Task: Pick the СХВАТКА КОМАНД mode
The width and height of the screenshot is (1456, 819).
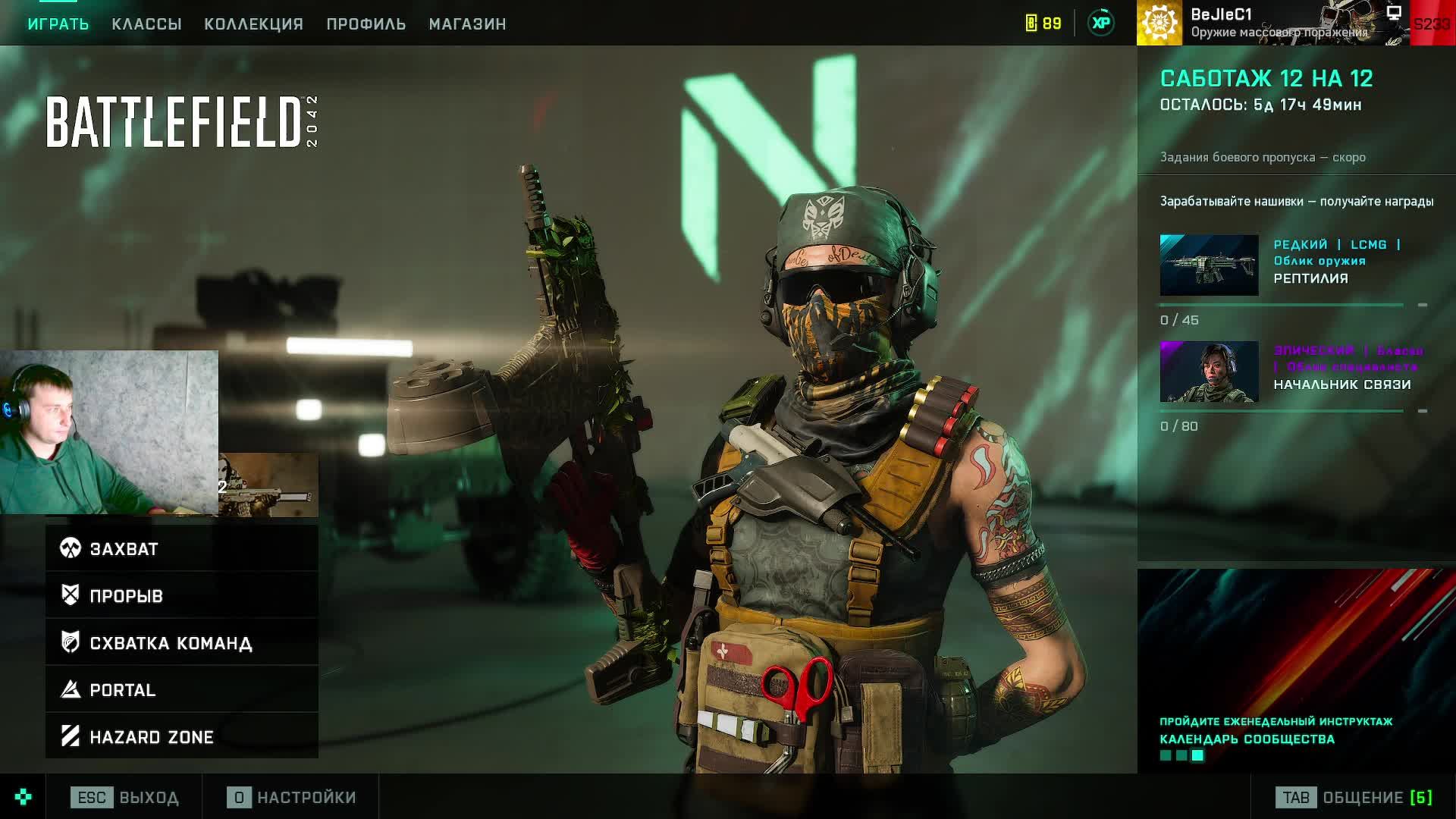Action: [182, 642]
